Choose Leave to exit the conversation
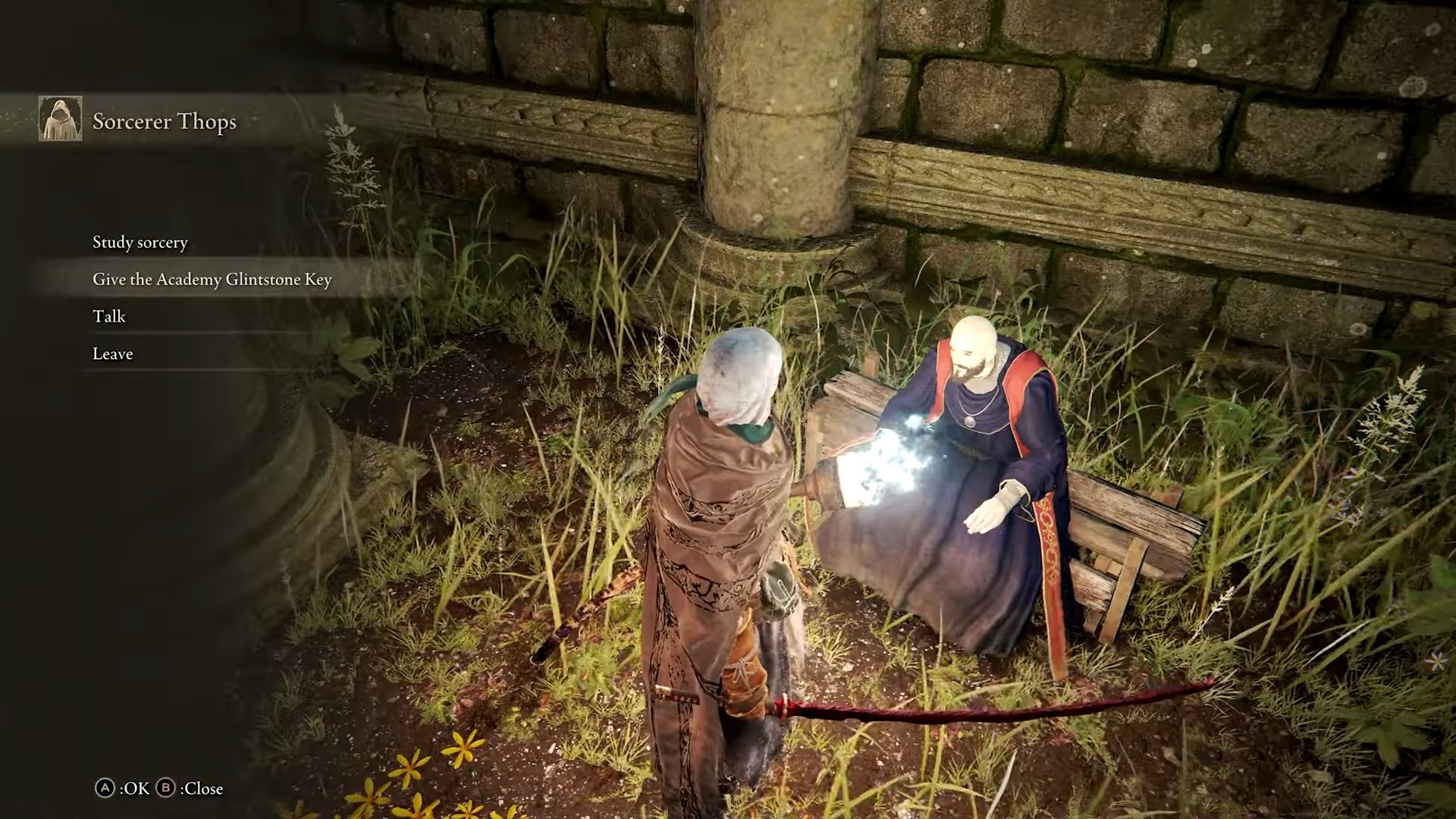This screenshot has width=1456, height=819. tap(113, 354)
